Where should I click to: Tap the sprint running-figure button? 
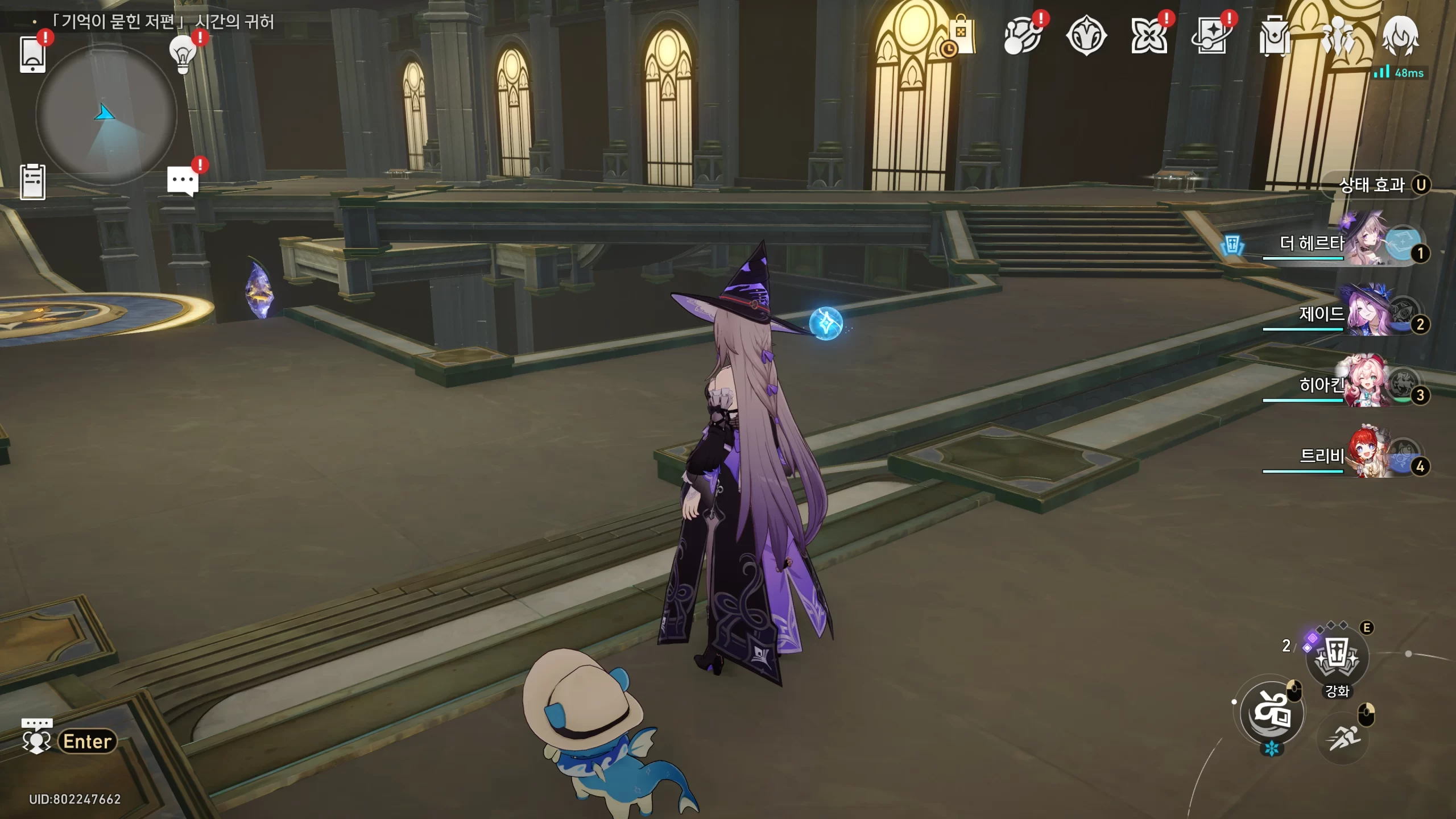[1343, 738]
